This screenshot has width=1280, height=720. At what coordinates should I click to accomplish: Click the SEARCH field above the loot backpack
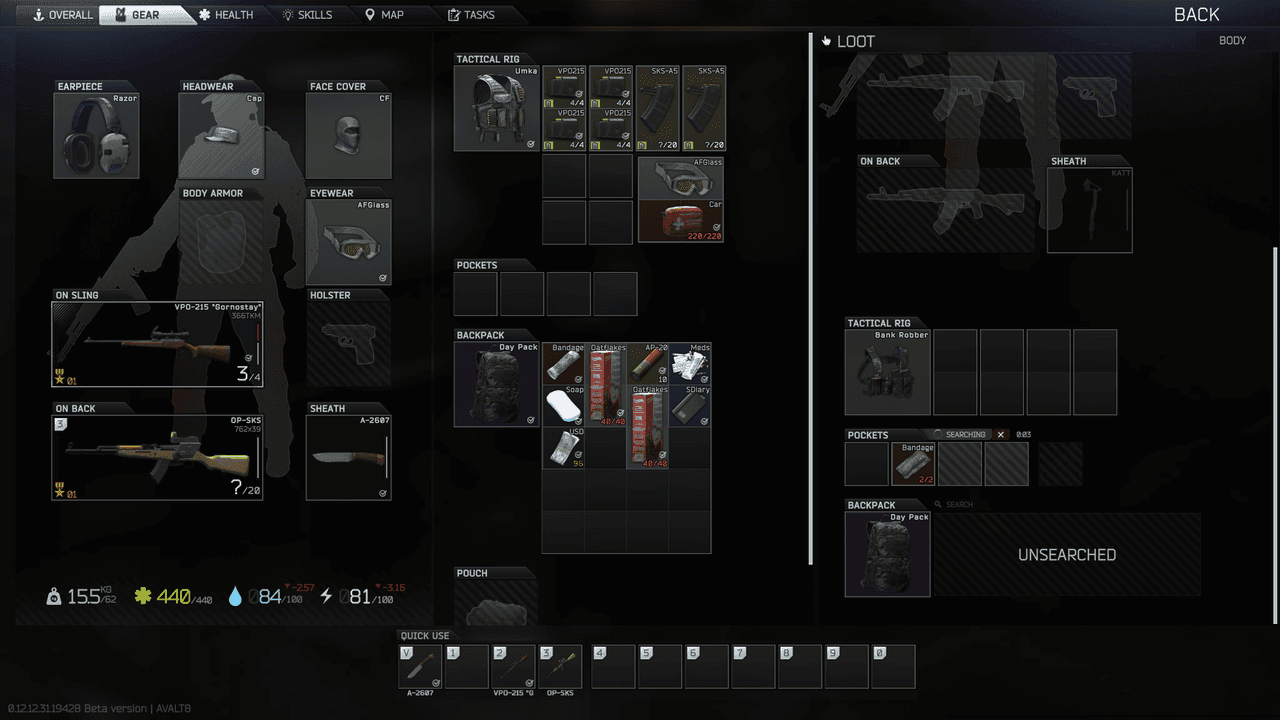pos(955,503)
